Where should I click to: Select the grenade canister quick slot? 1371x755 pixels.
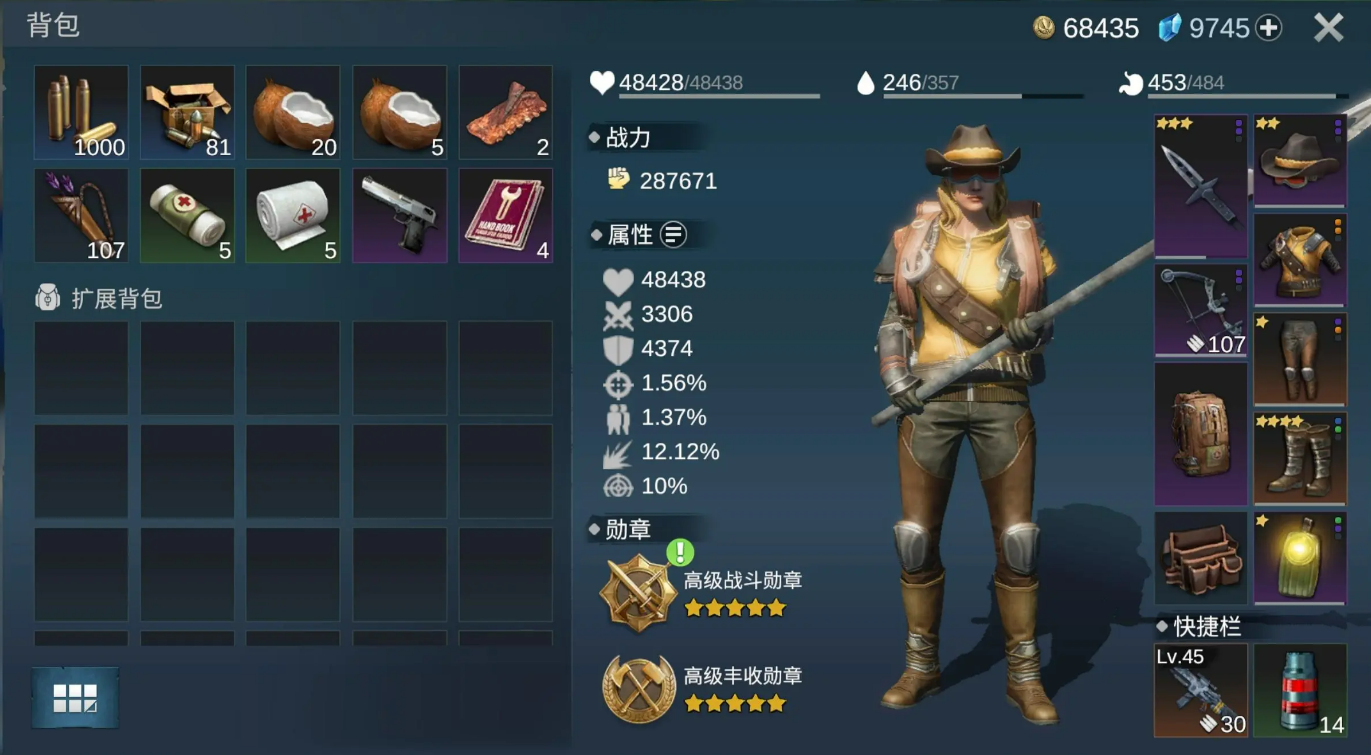[1300, 690]
